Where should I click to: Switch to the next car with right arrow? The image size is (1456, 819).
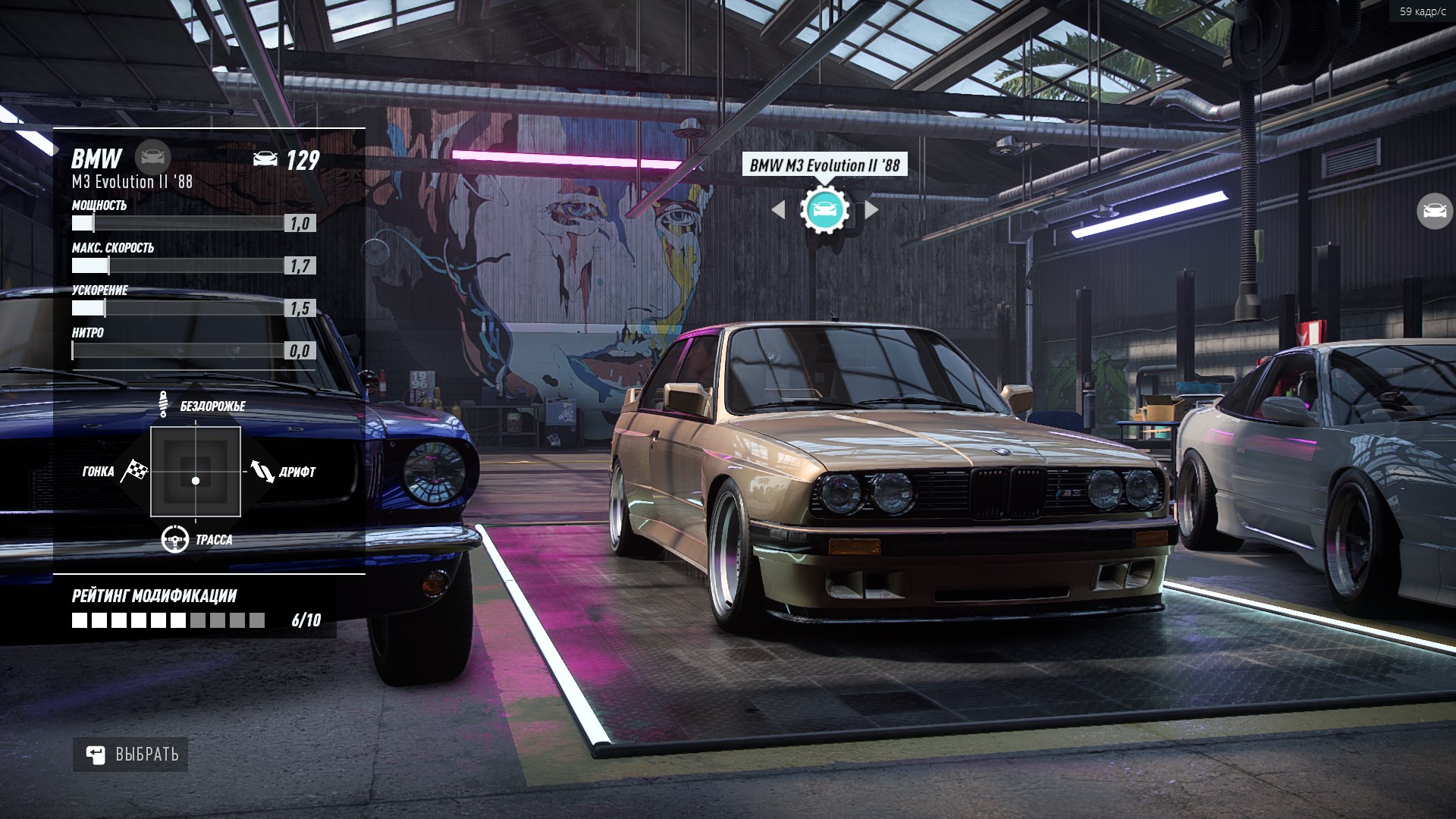(871, 210)
